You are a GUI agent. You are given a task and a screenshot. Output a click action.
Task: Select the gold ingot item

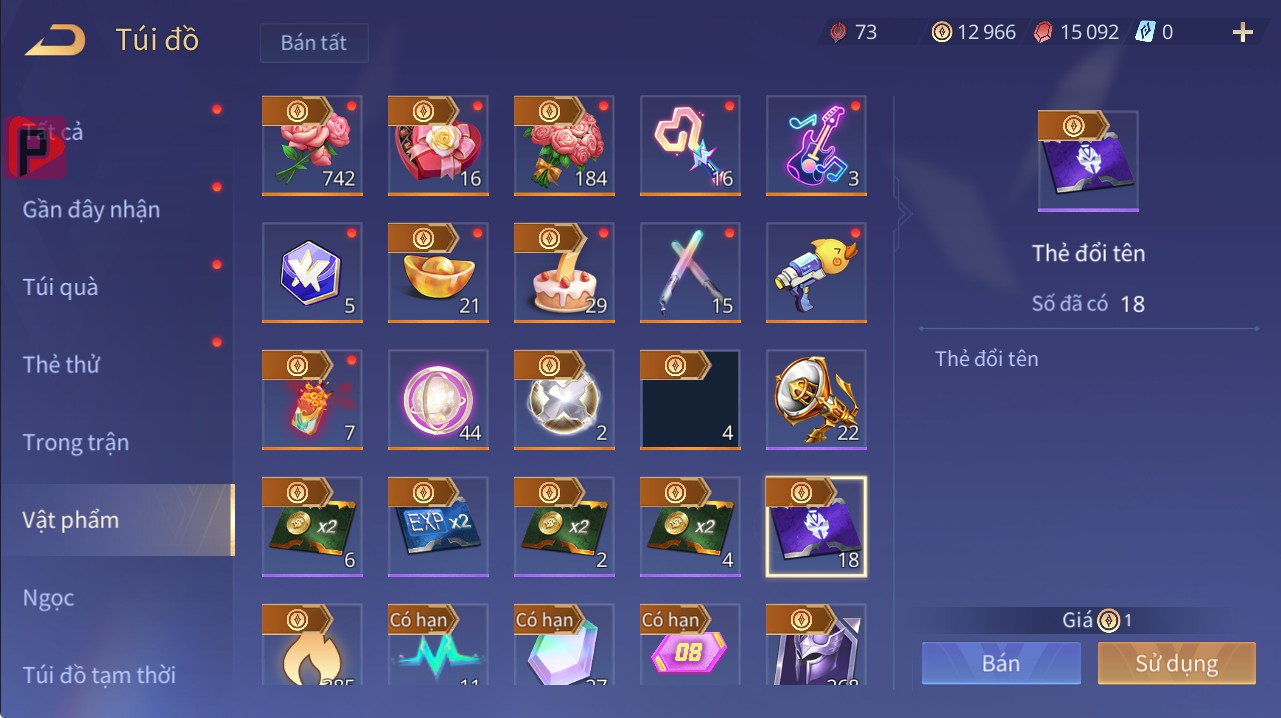click(x=438, y=272)
